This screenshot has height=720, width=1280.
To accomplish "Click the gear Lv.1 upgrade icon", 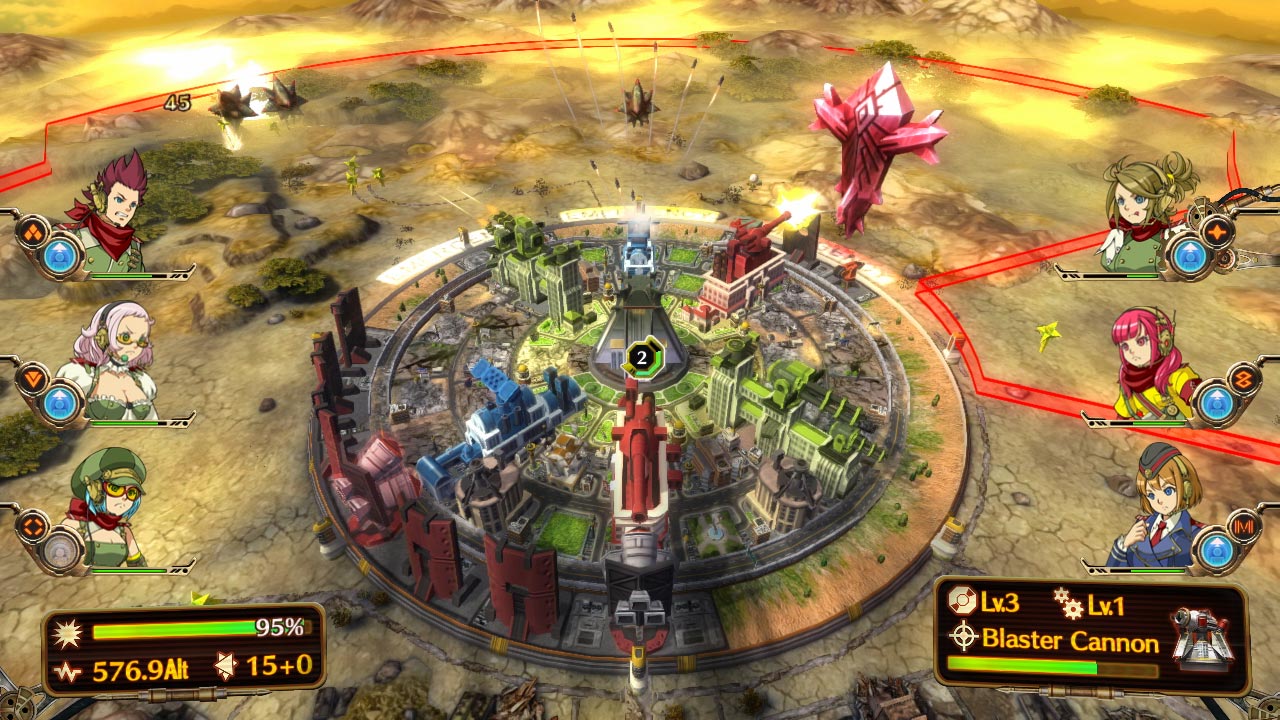I will [x=1069, y=605].
